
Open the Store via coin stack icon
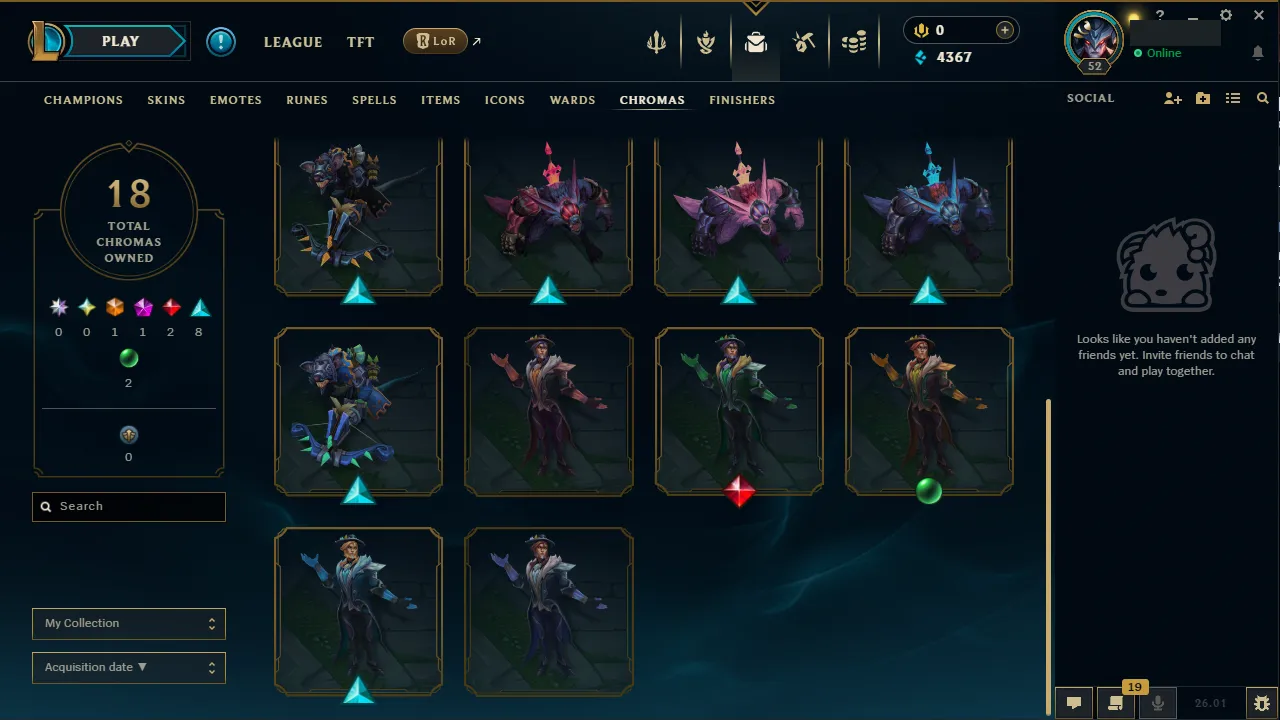click(x=855, y=42)
